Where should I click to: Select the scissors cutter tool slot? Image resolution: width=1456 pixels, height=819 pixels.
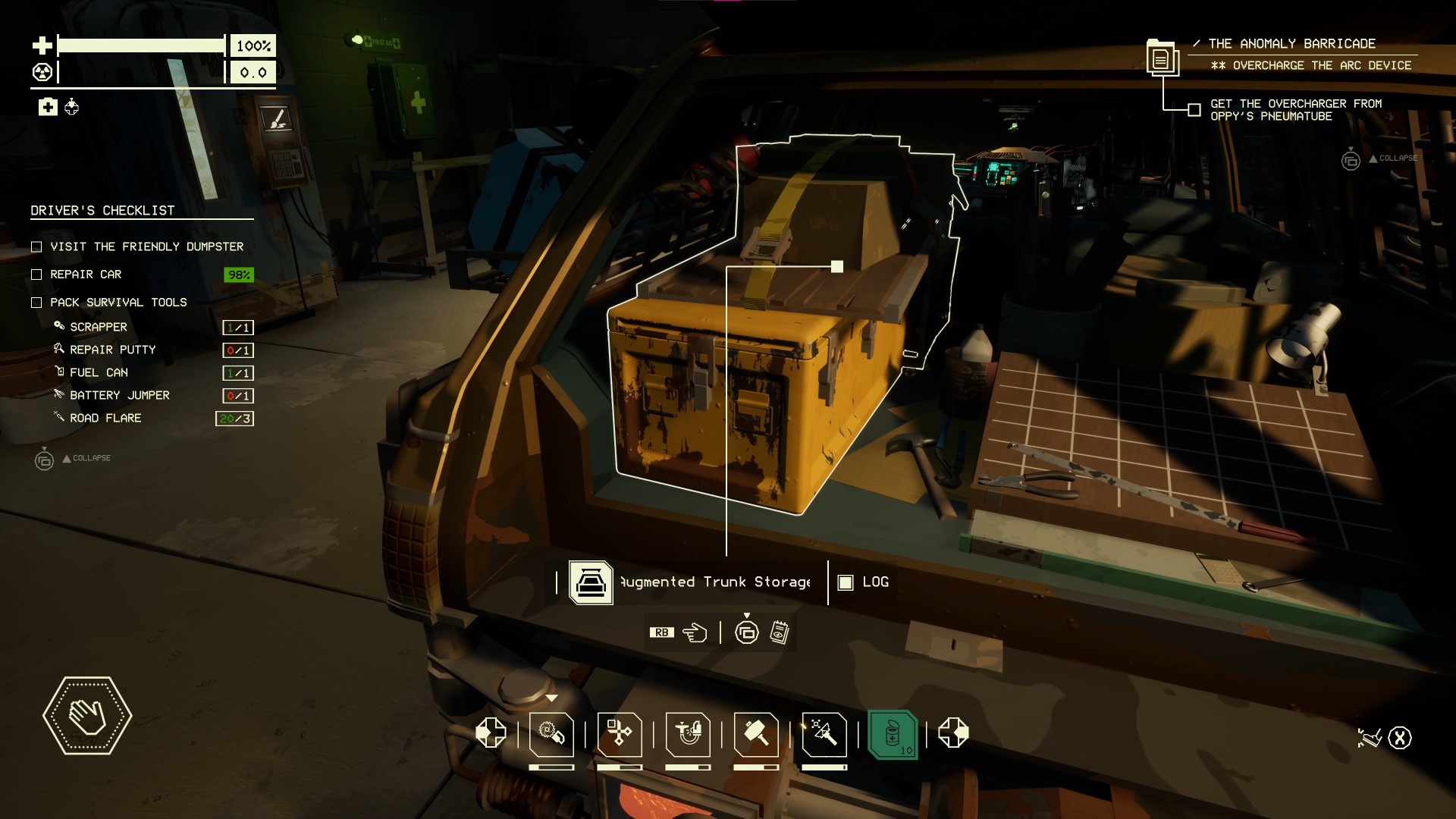coord(620,734)
